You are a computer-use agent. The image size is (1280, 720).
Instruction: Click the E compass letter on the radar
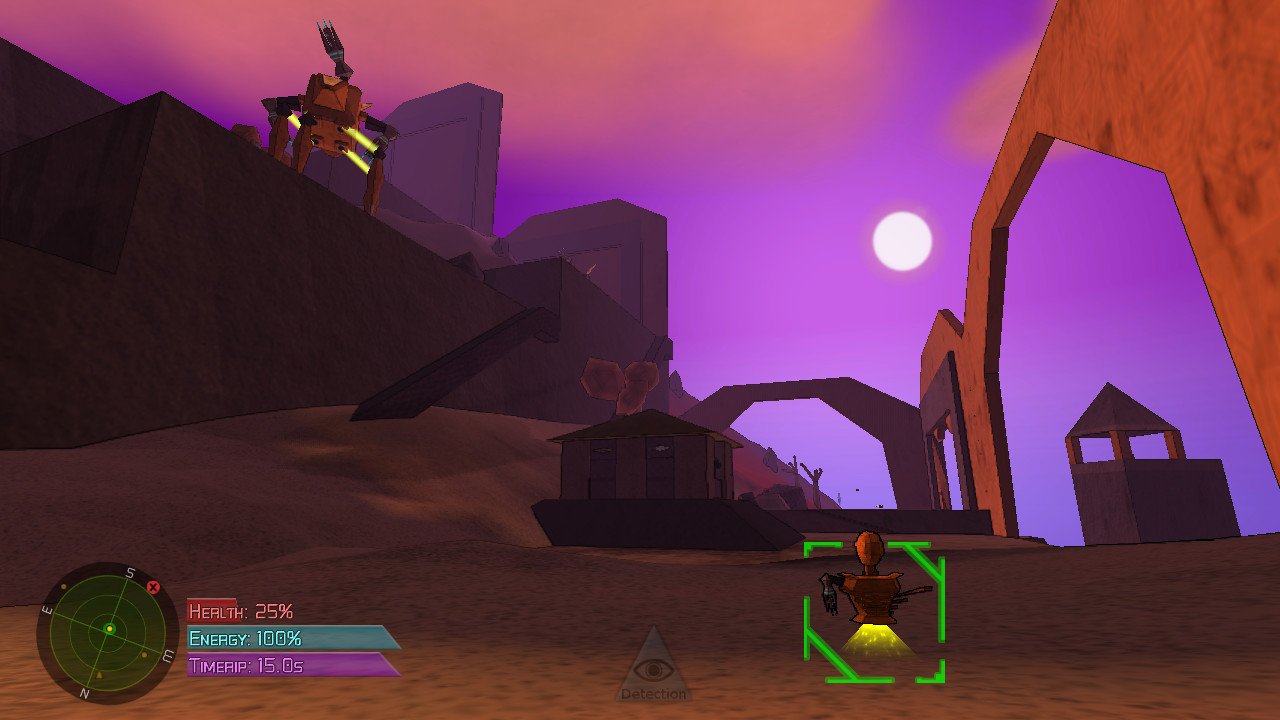(46, 608)
